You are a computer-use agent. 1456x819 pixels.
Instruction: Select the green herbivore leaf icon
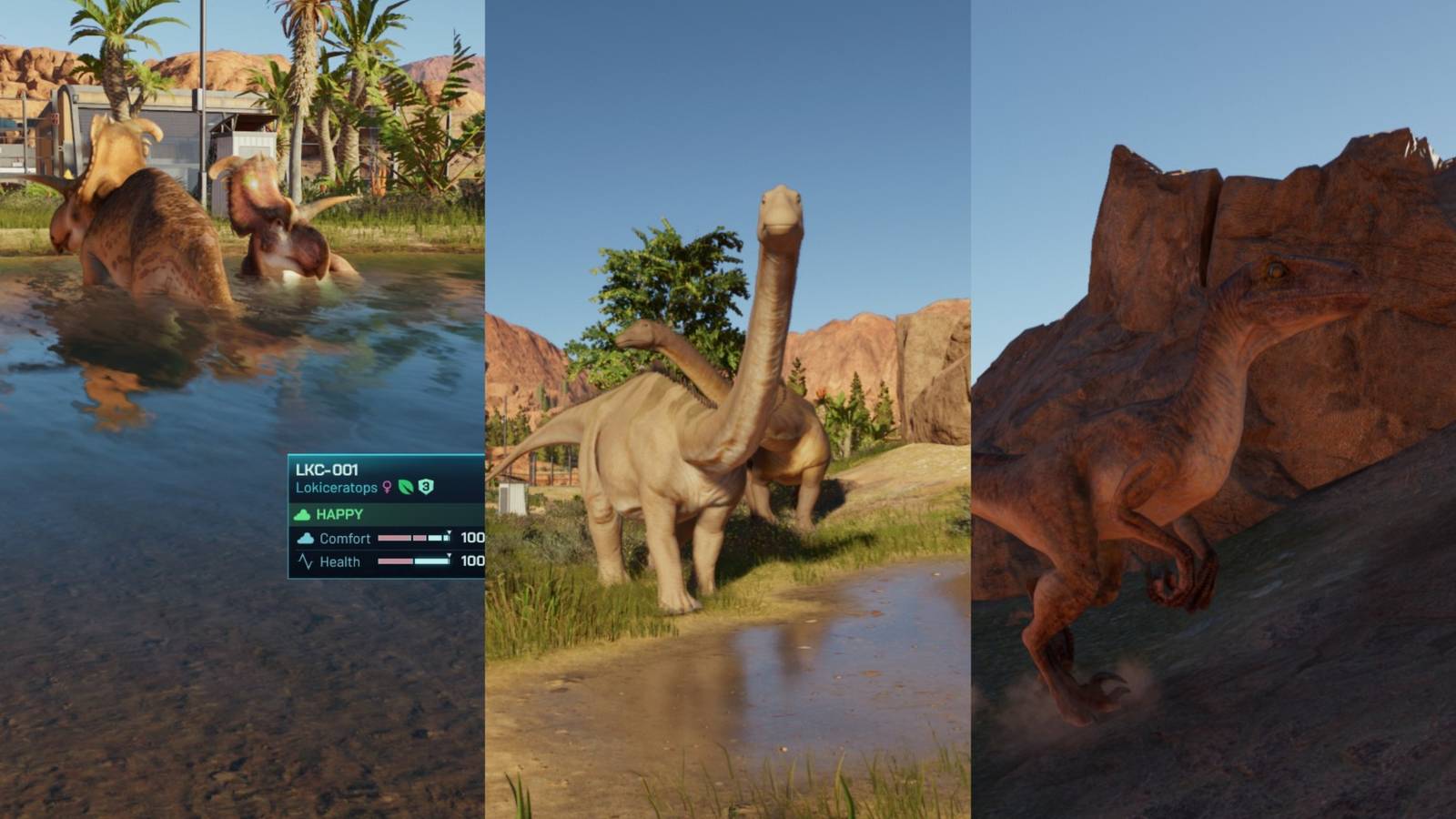(405, 487)
